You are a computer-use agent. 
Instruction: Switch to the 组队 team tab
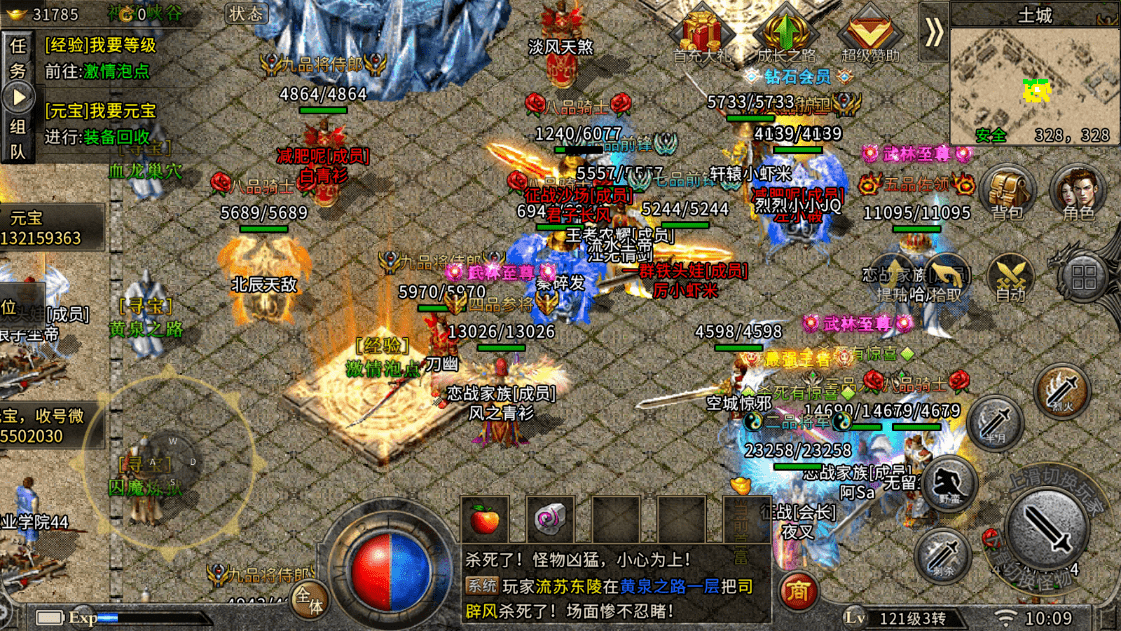coord(18,138)
